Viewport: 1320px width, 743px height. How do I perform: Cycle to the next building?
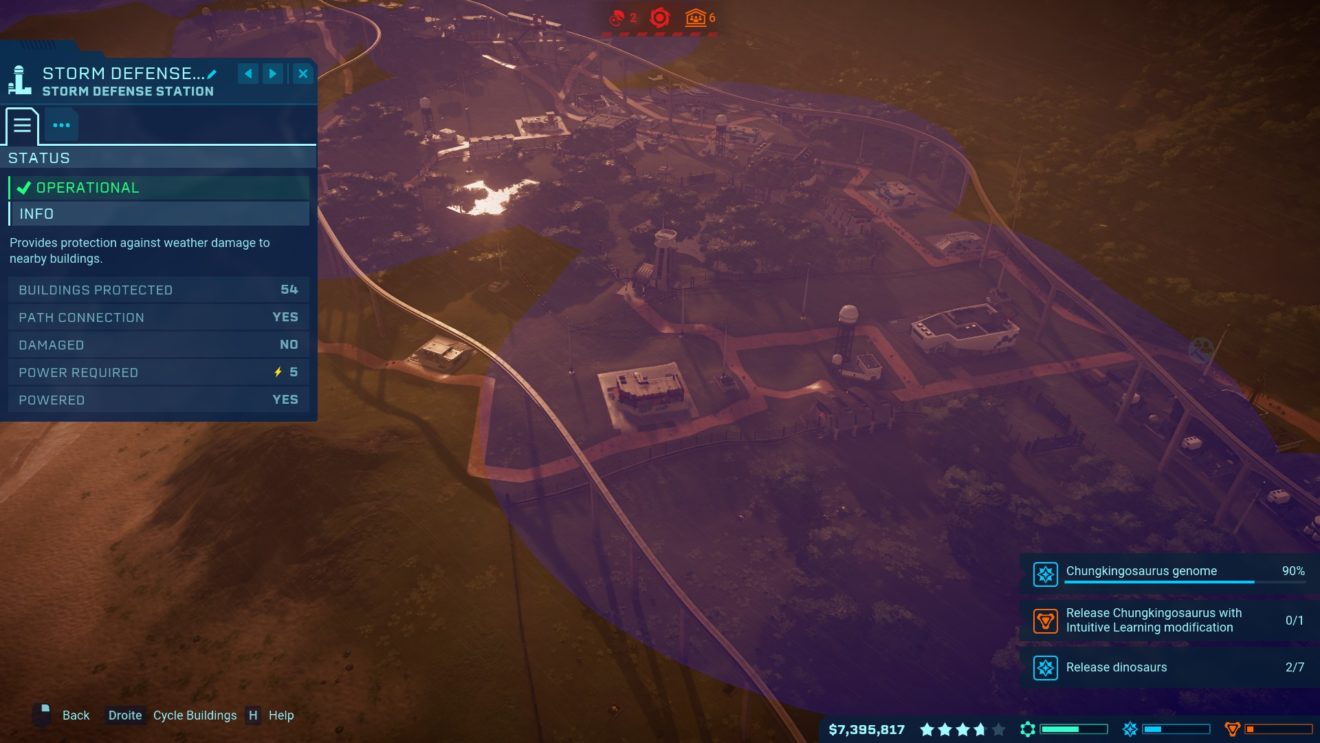273,73
